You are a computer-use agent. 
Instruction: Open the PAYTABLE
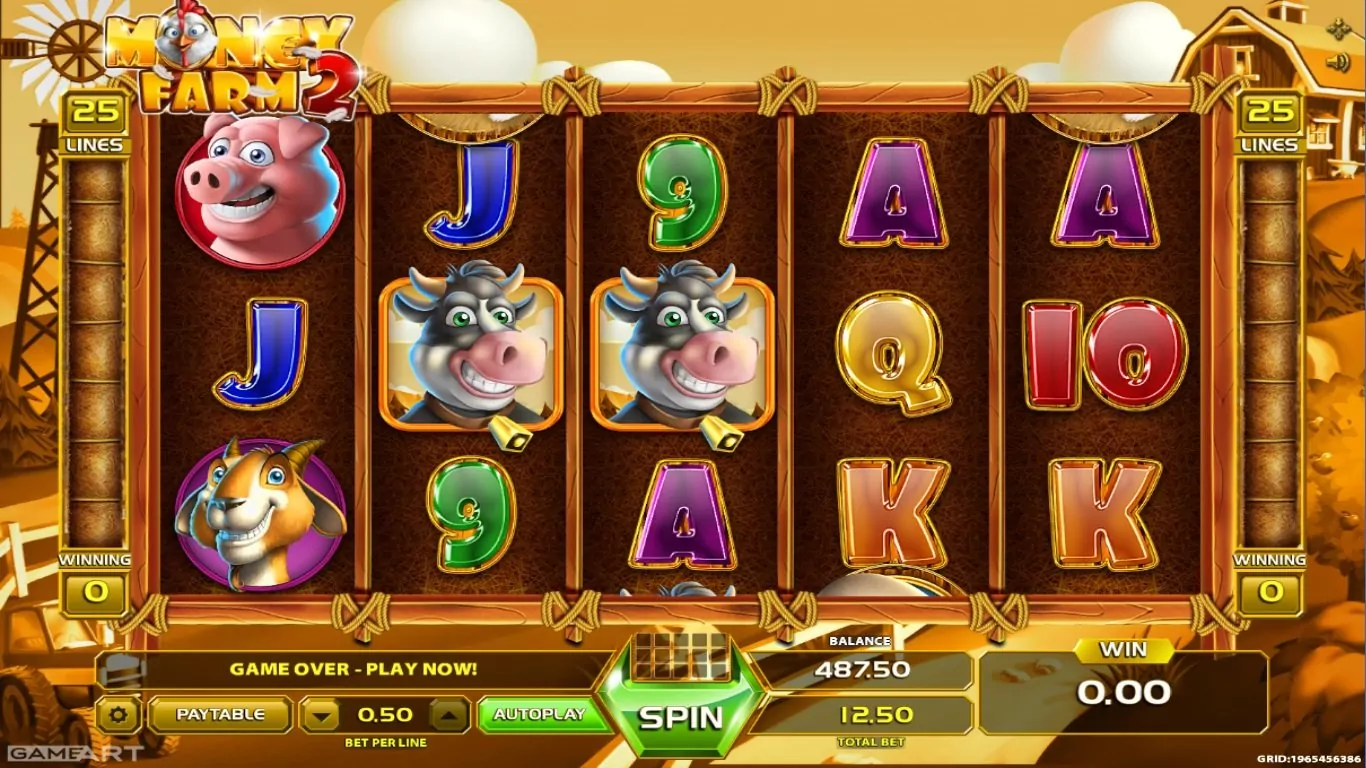click(220, 714)
